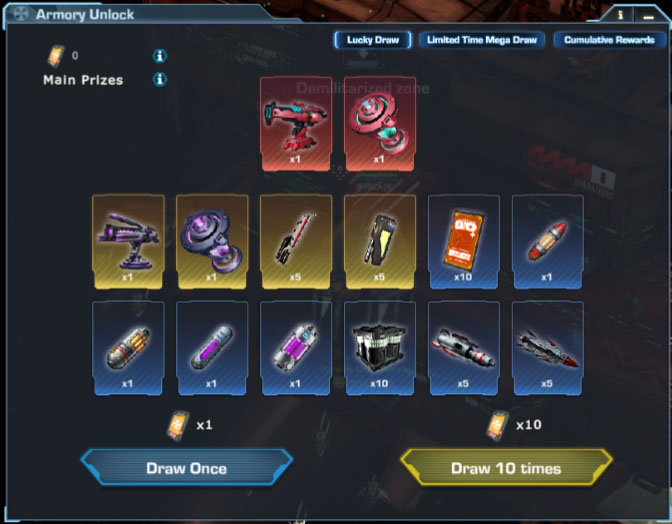Click the Draw 10 times button

point(506,467)
